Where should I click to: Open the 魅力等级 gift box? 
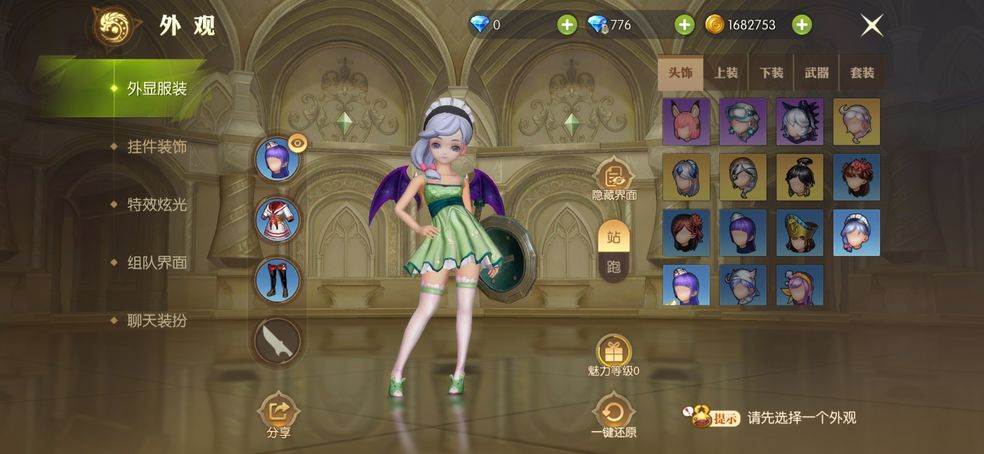coord(613,352)
